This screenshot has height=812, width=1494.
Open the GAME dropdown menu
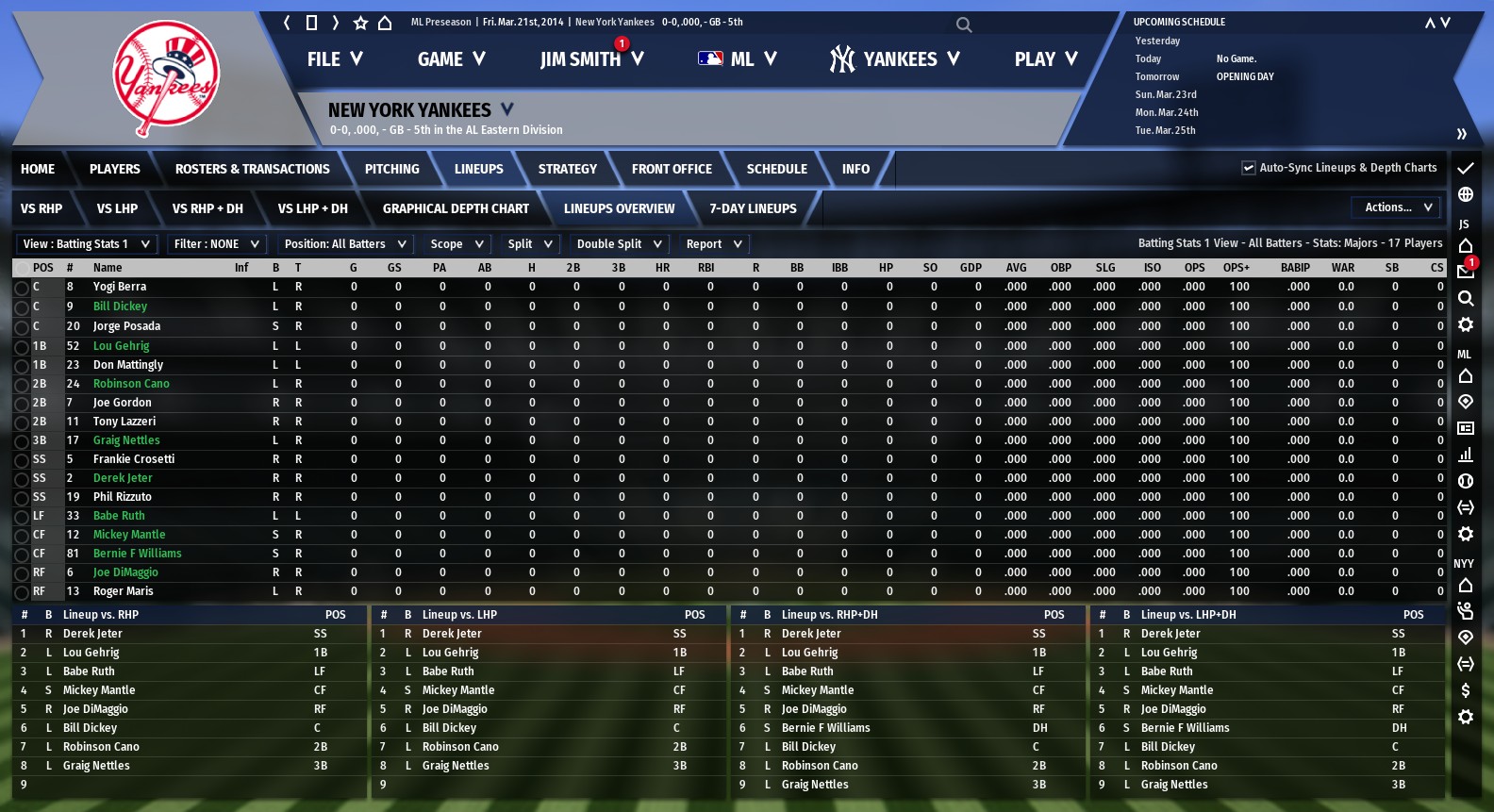(451, 59)
